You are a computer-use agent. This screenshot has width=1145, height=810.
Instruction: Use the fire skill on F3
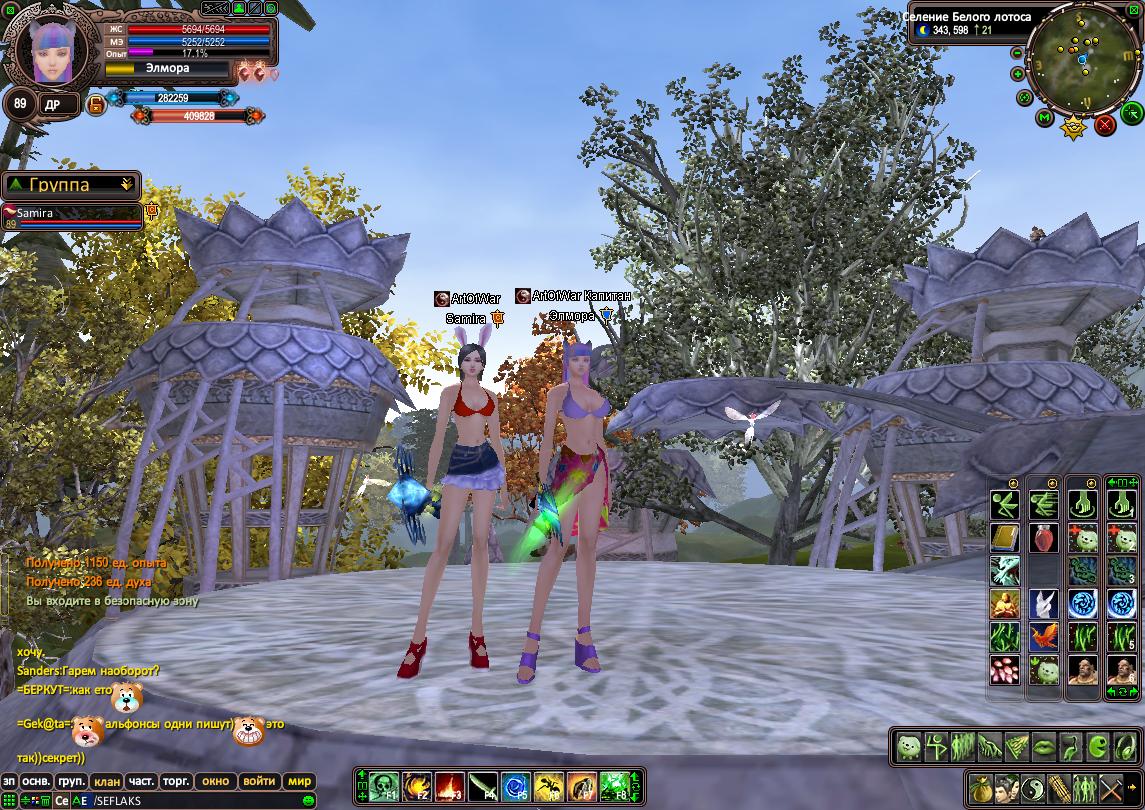[449, 786]
